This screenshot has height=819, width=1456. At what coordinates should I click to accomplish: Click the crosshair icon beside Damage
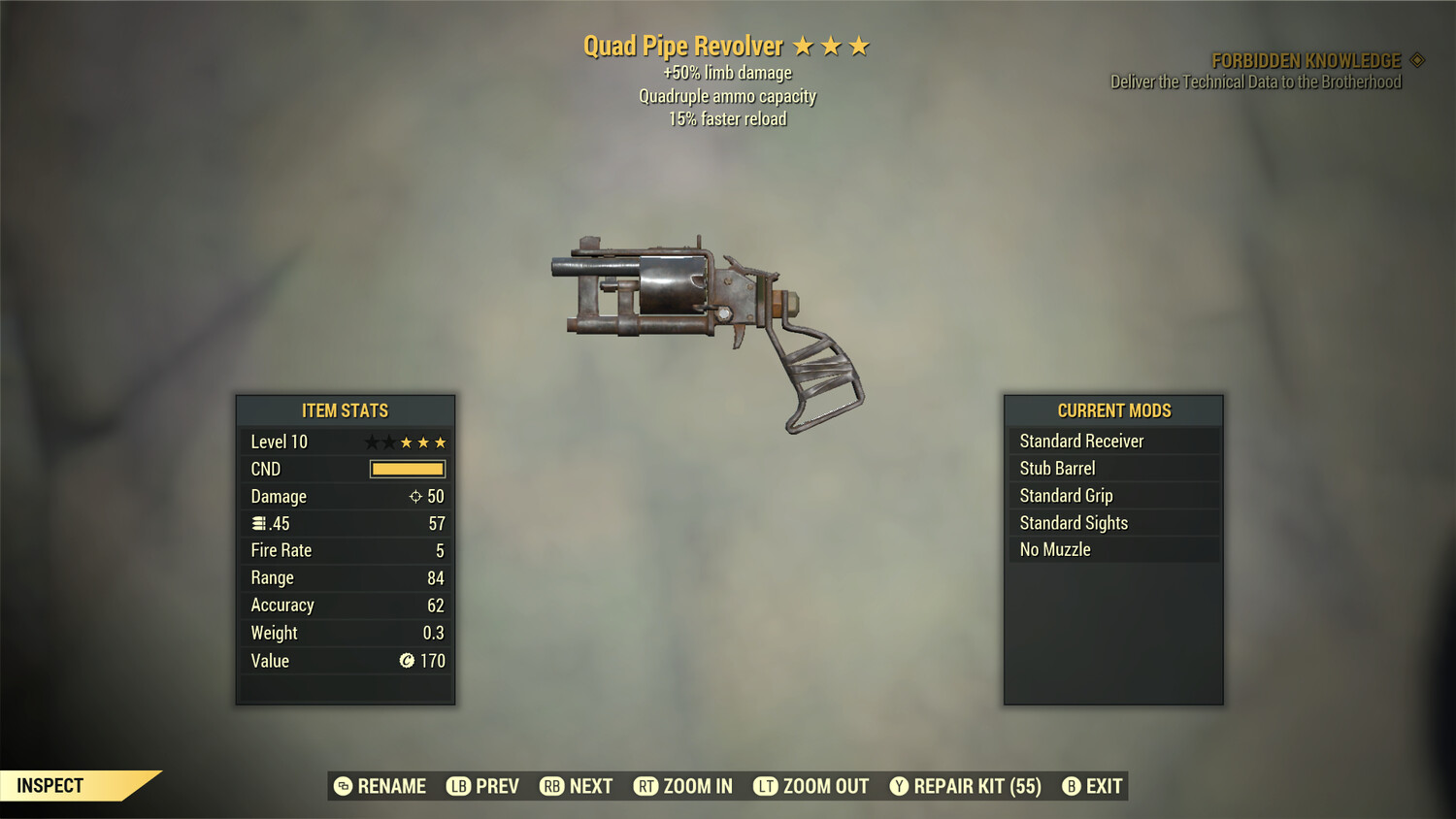(x=414, y=496)
